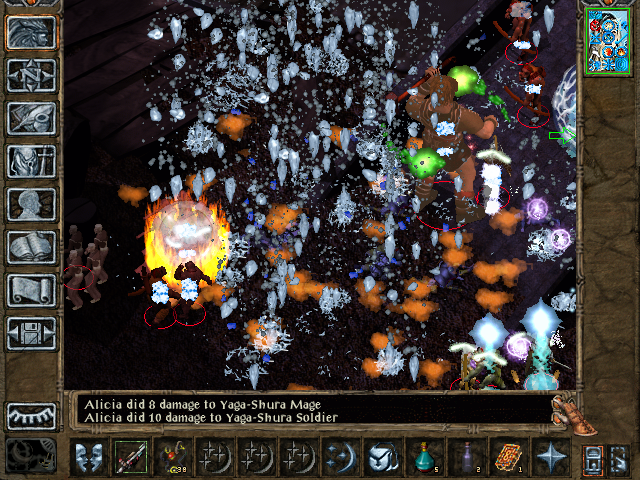Click the return-to-game dragon button

click(31, 32)
